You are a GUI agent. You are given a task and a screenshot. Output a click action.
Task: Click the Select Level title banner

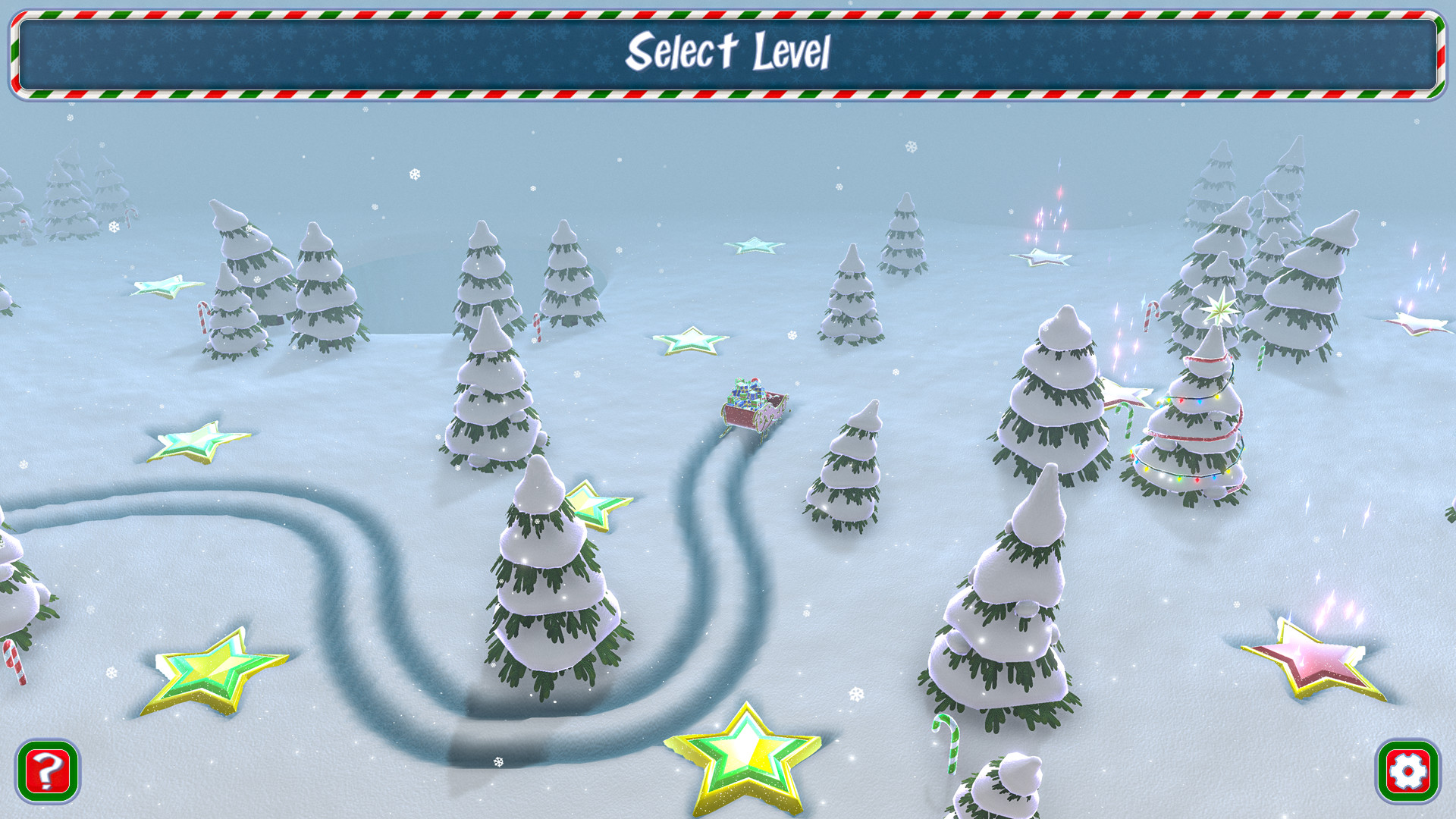click(728, 53)
